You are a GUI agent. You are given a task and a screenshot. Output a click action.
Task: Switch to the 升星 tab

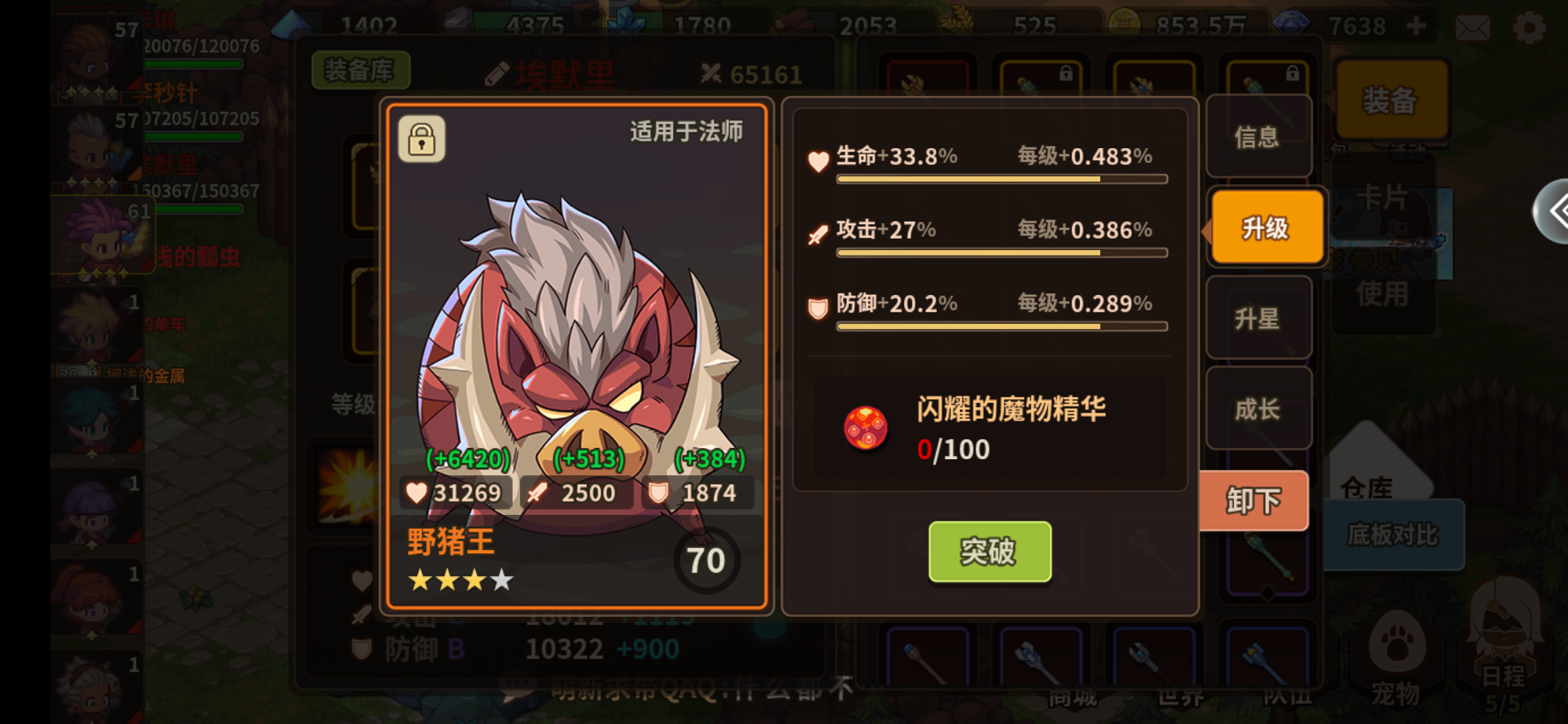click(1258, 318)
